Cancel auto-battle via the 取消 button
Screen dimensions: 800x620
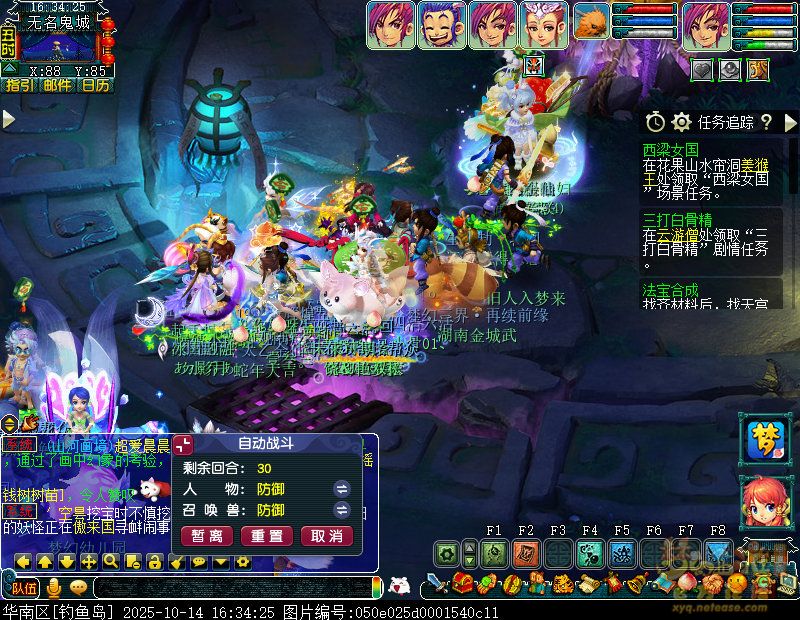click(x=327, y=536)
